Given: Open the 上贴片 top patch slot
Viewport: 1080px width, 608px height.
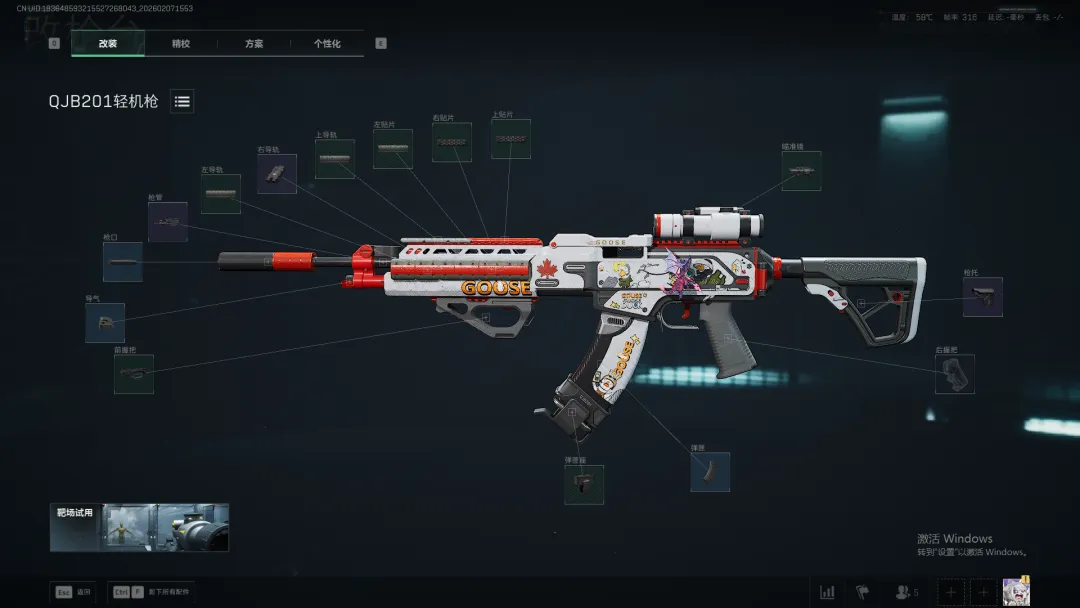Looking at the screenshot, I should point(510,139).
